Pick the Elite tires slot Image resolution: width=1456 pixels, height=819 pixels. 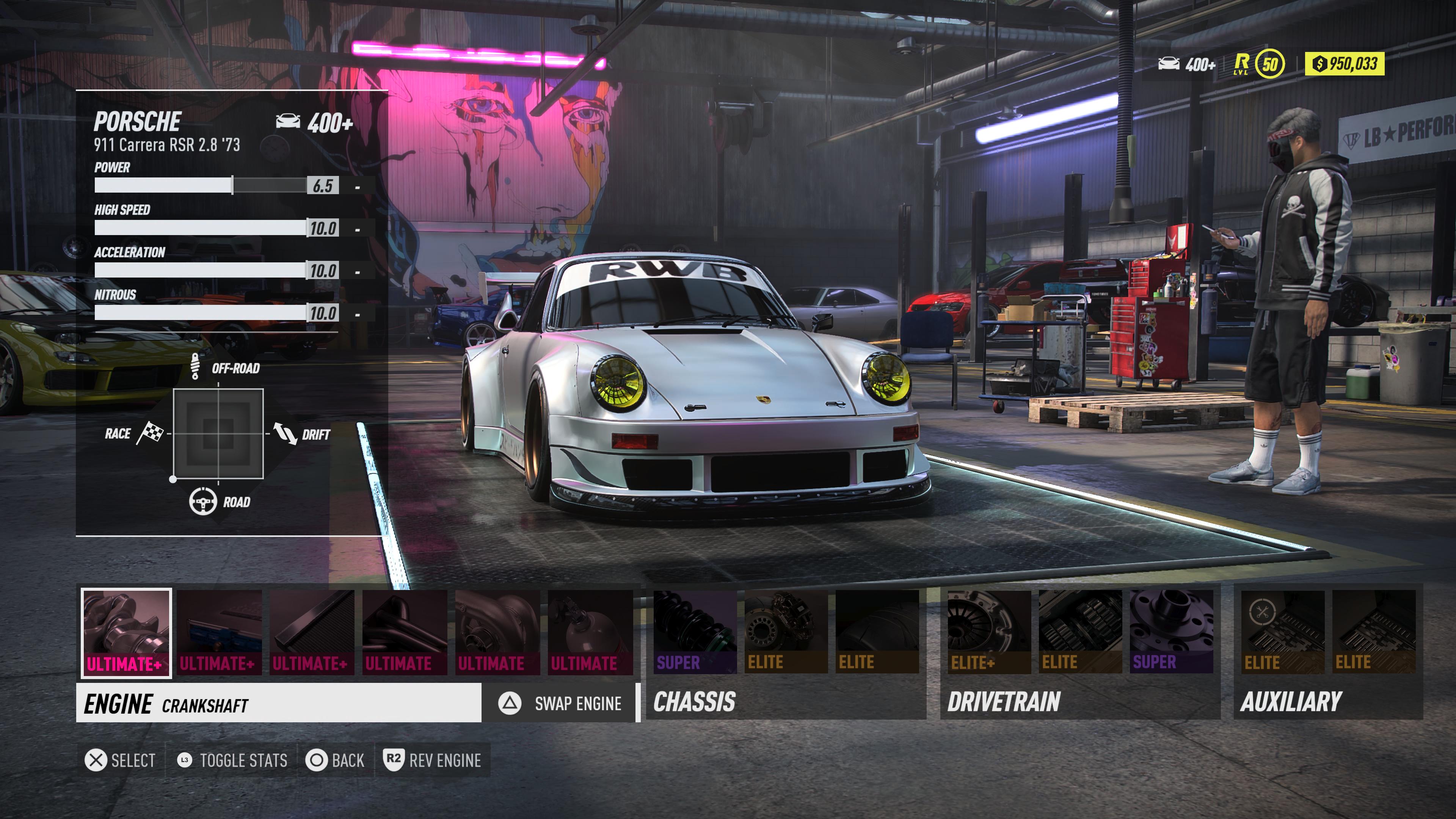(877, 632)
